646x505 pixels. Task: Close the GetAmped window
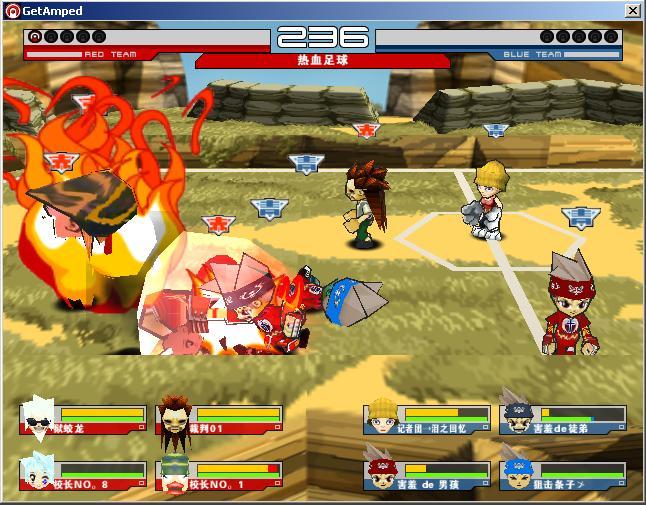pos(633,10)
